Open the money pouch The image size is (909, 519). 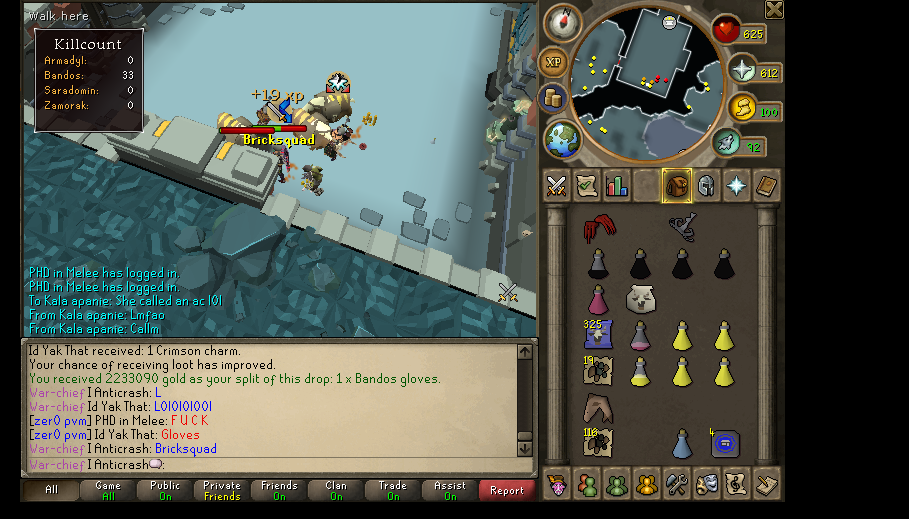coord(553,98)
